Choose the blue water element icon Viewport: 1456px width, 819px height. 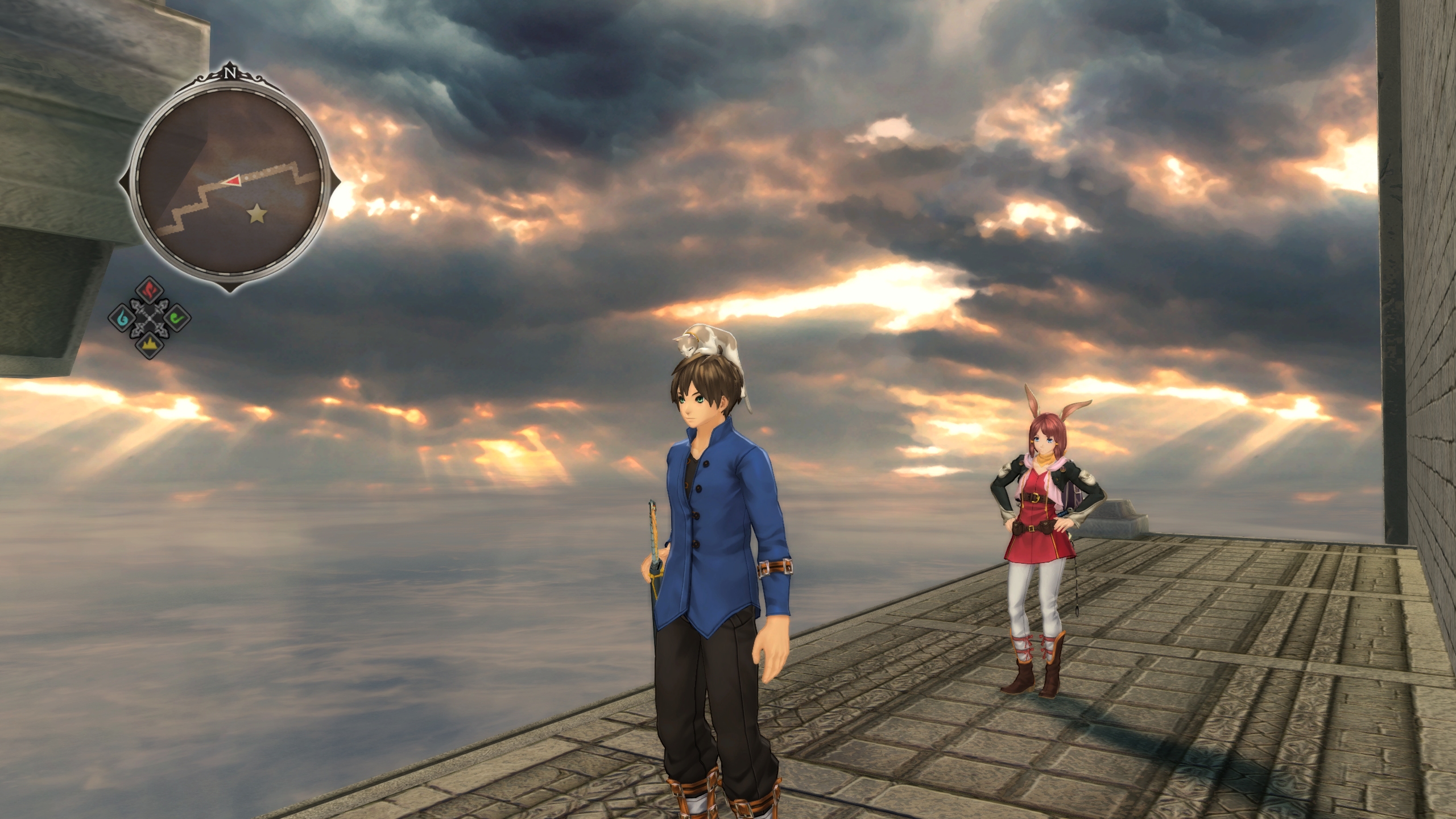point(122,316)
